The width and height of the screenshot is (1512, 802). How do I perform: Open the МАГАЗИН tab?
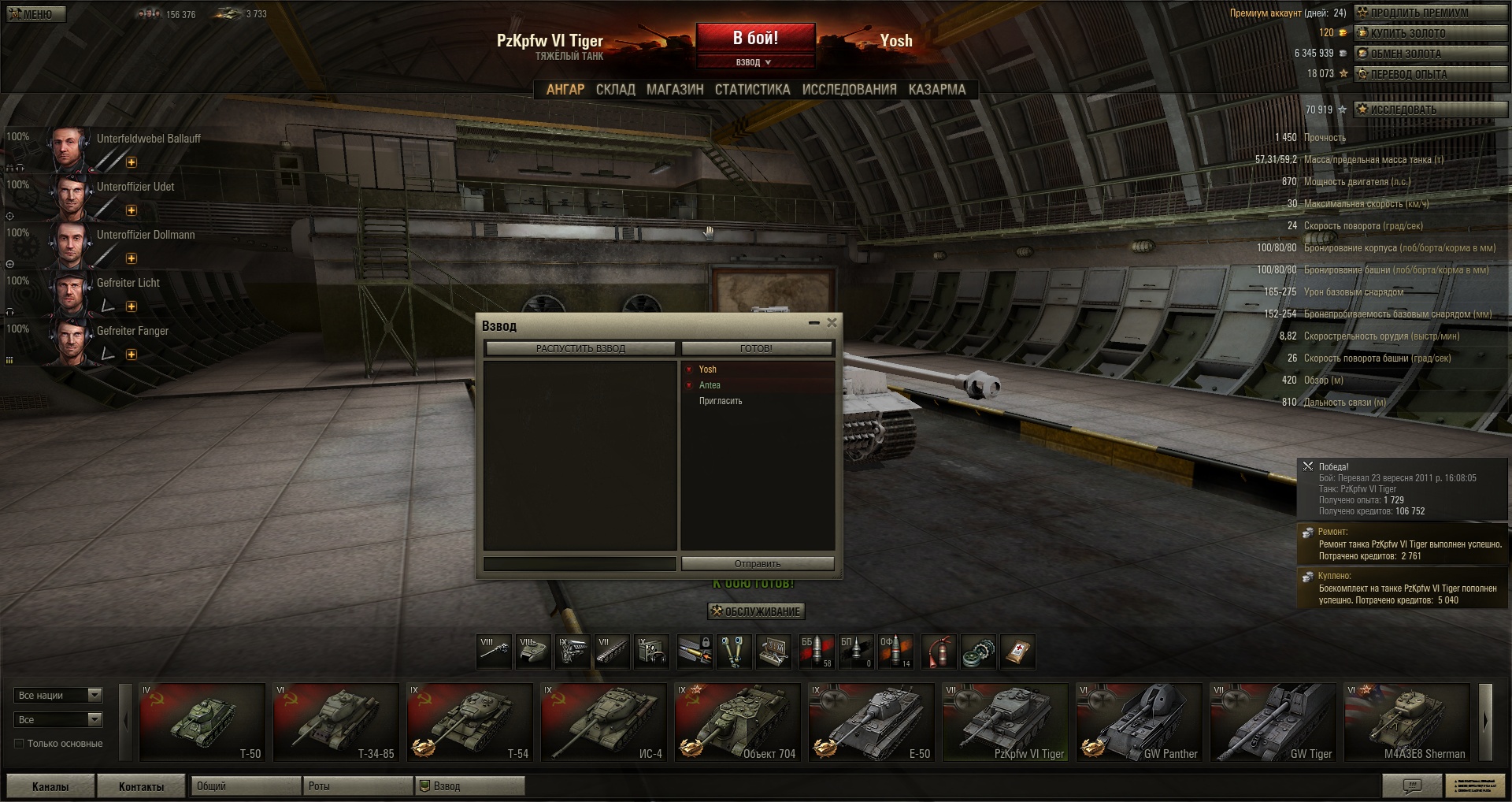pos(675,90)
